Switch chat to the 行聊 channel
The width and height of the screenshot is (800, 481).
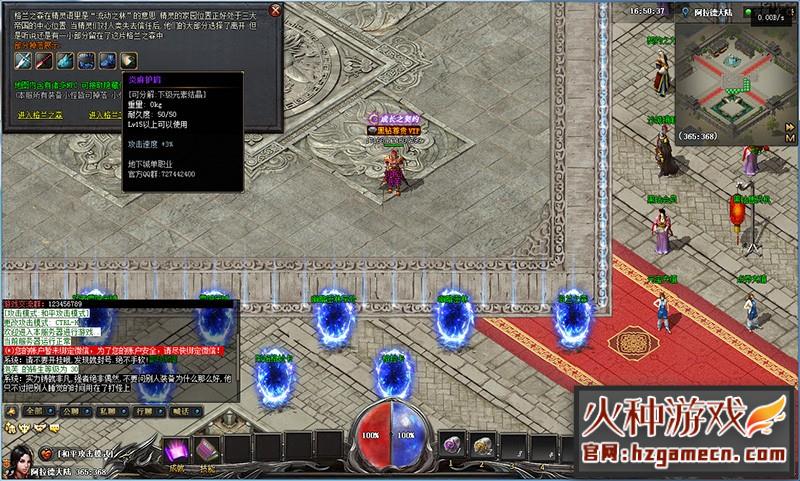coord(144,411)
